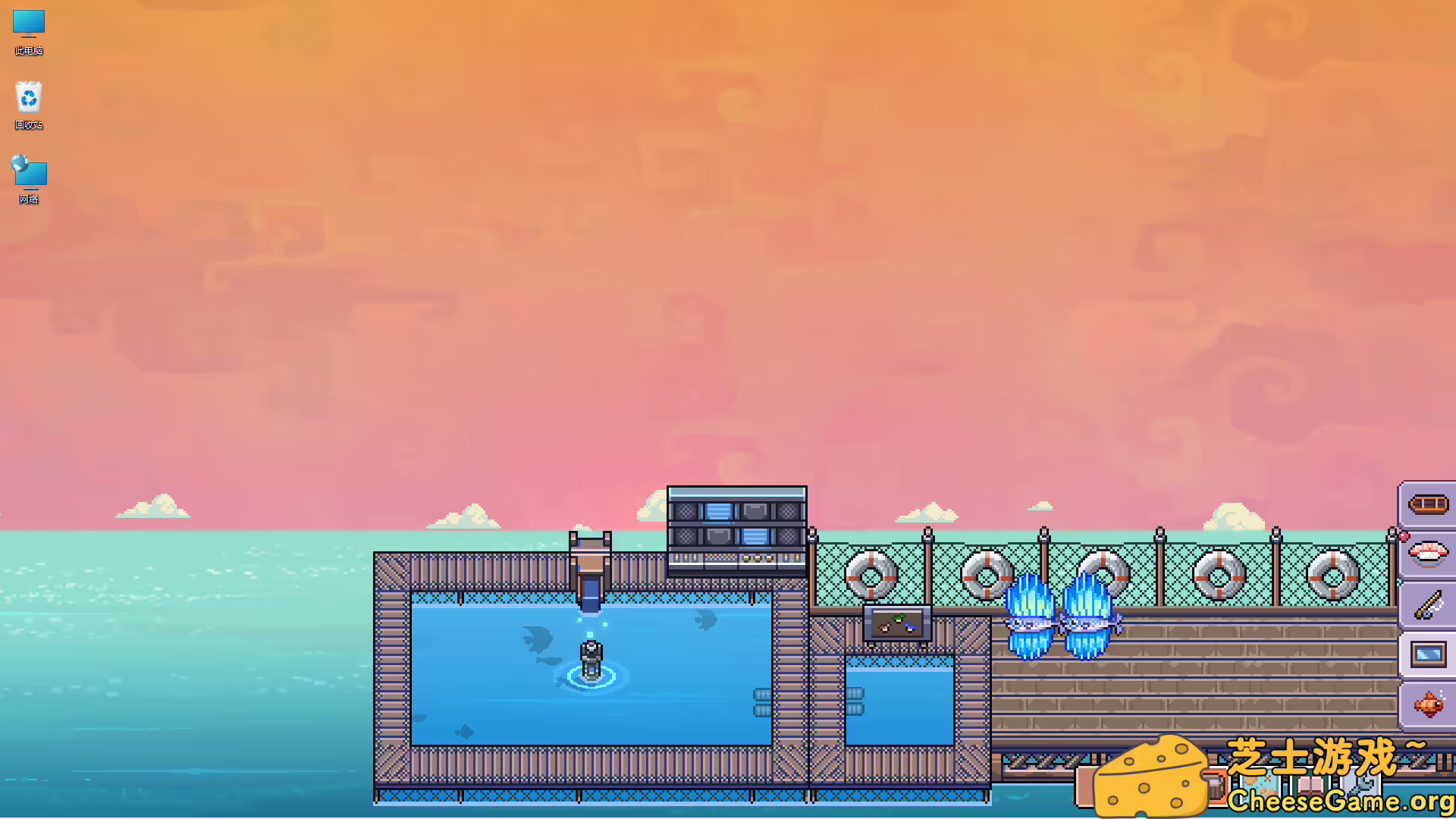Click the leftmost lifebuoy on the fence
1456x819 pixels.
pyautogui.click(x=871, y=575)
